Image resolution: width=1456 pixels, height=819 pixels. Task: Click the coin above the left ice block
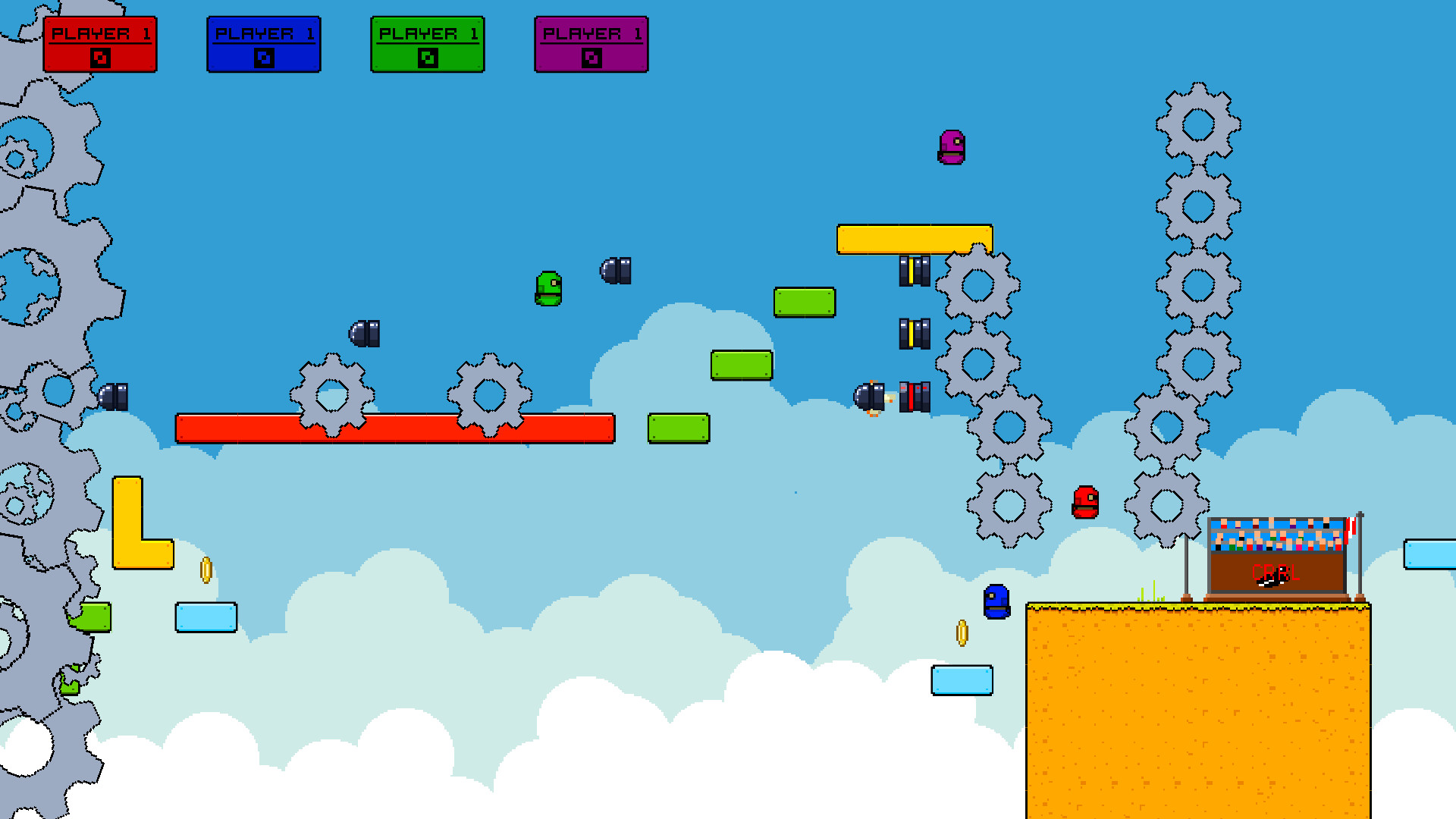coord(206,569)
